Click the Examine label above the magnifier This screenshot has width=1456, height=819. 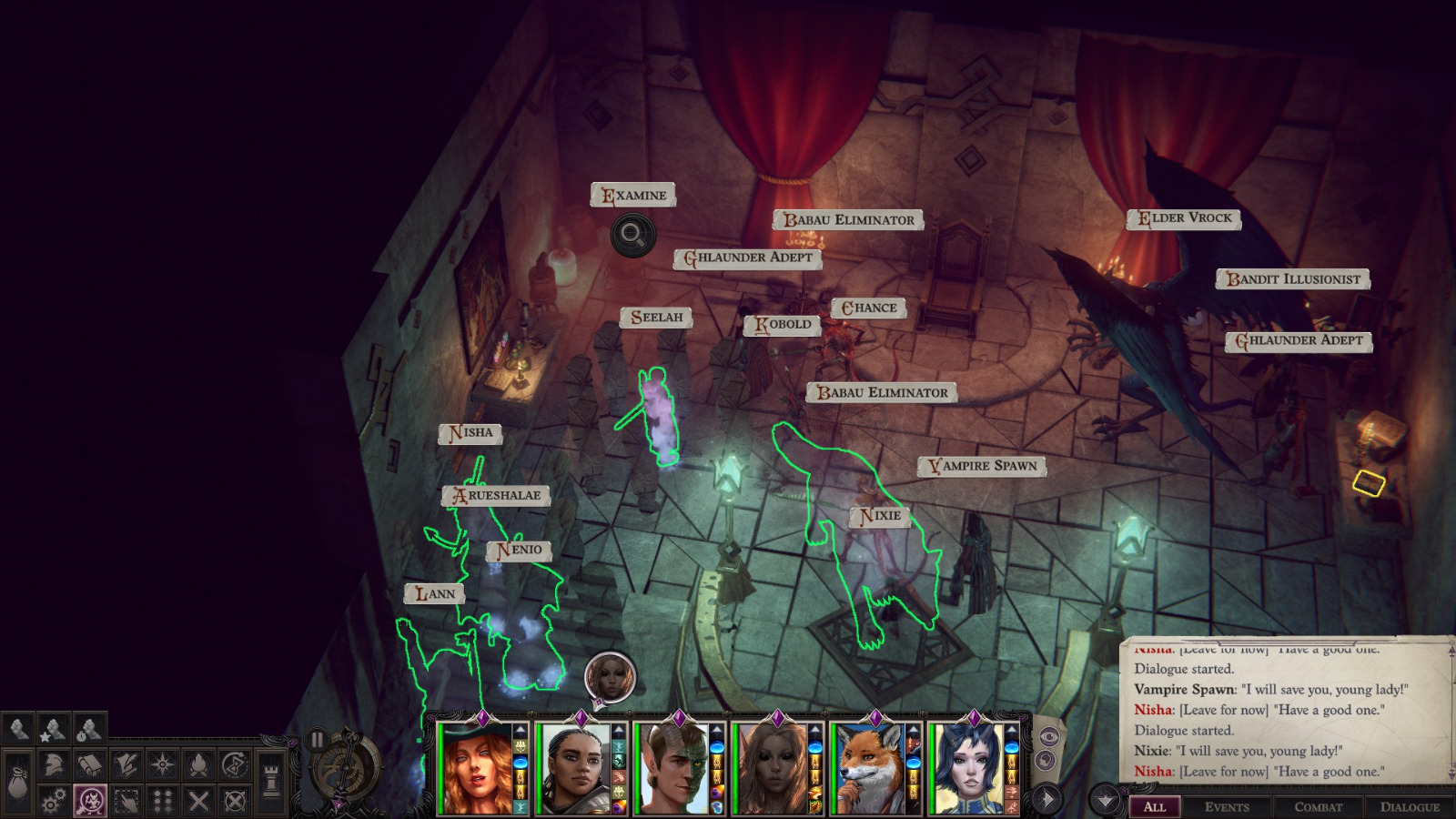(634, 194)
